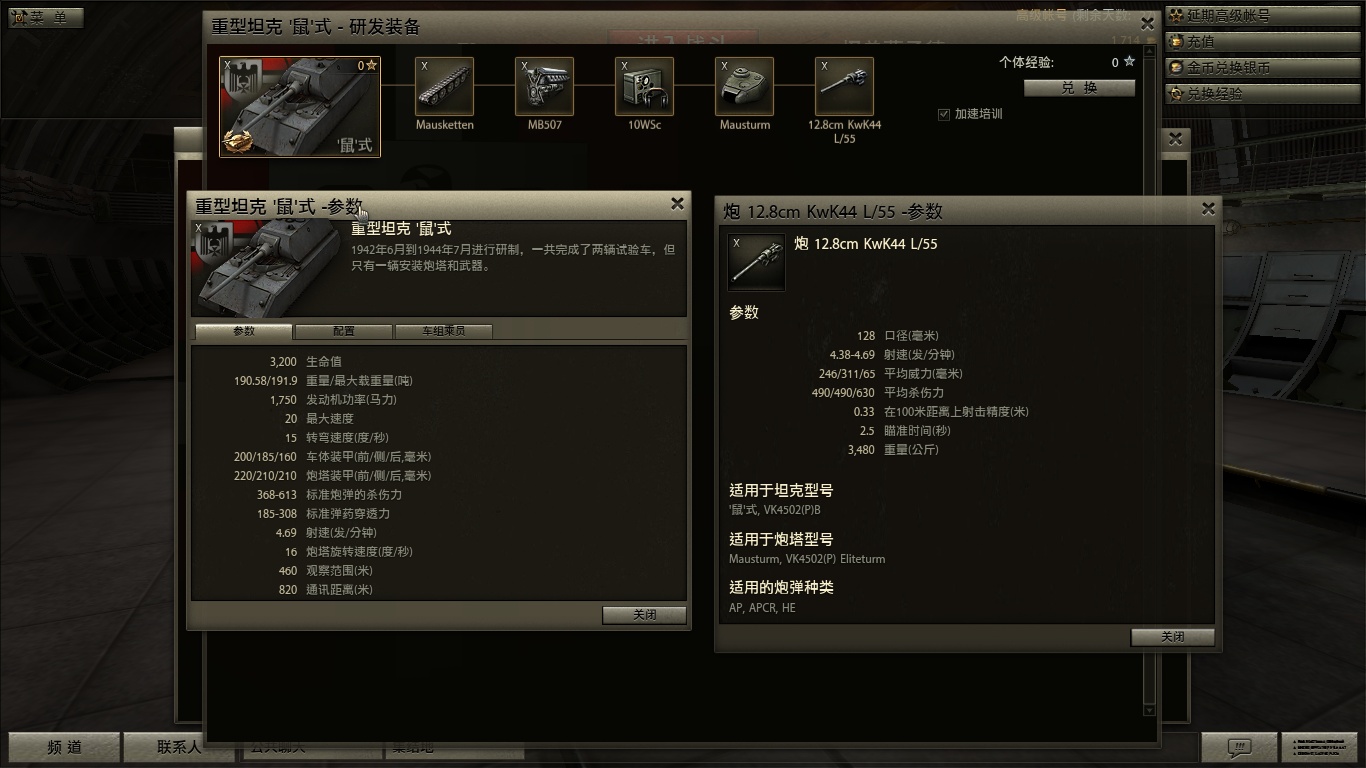Select the MB507 engine module icon

pos(544,85)
